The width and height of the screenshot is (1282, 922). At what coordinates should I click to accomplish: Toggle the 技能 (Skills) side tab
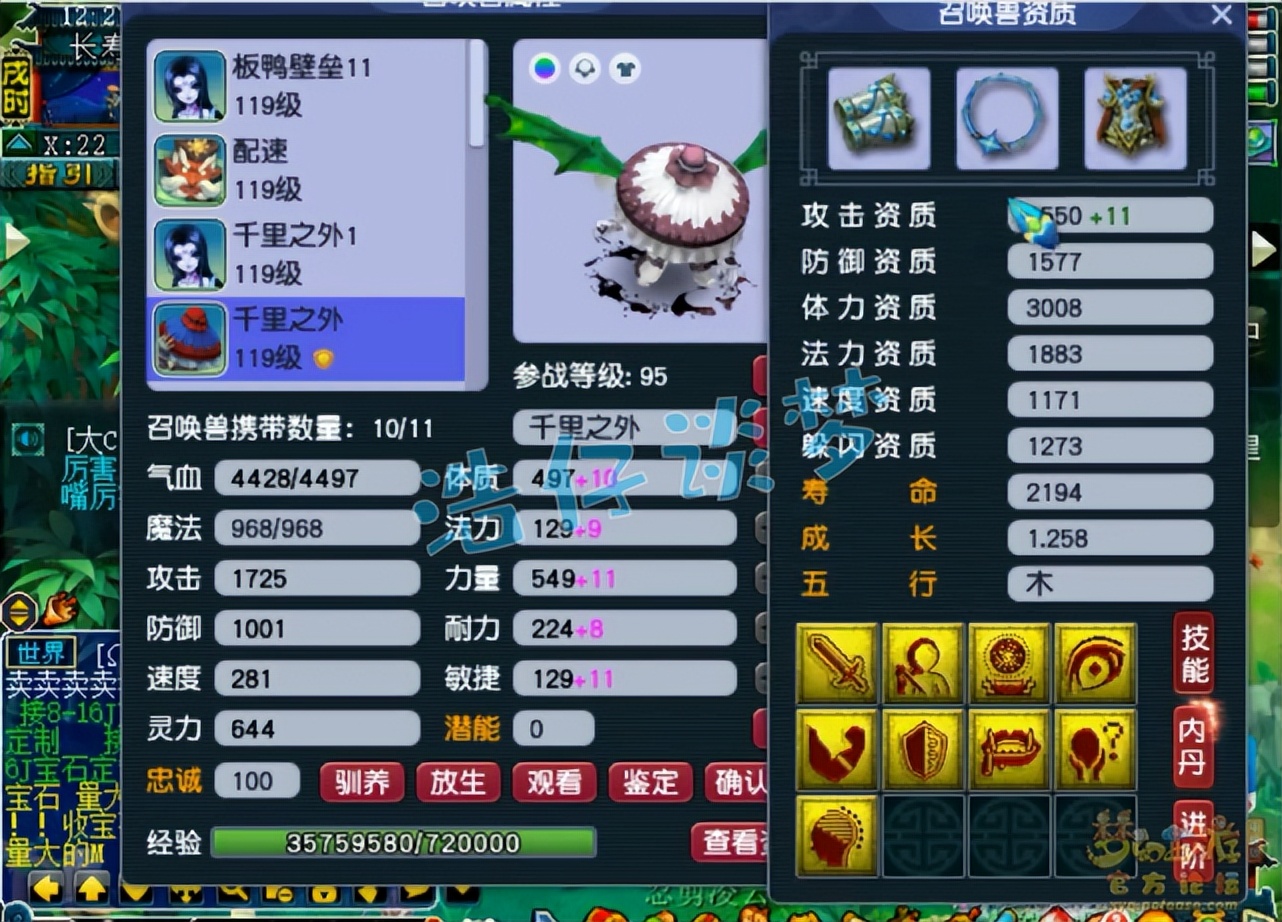tap(1192, 652)
